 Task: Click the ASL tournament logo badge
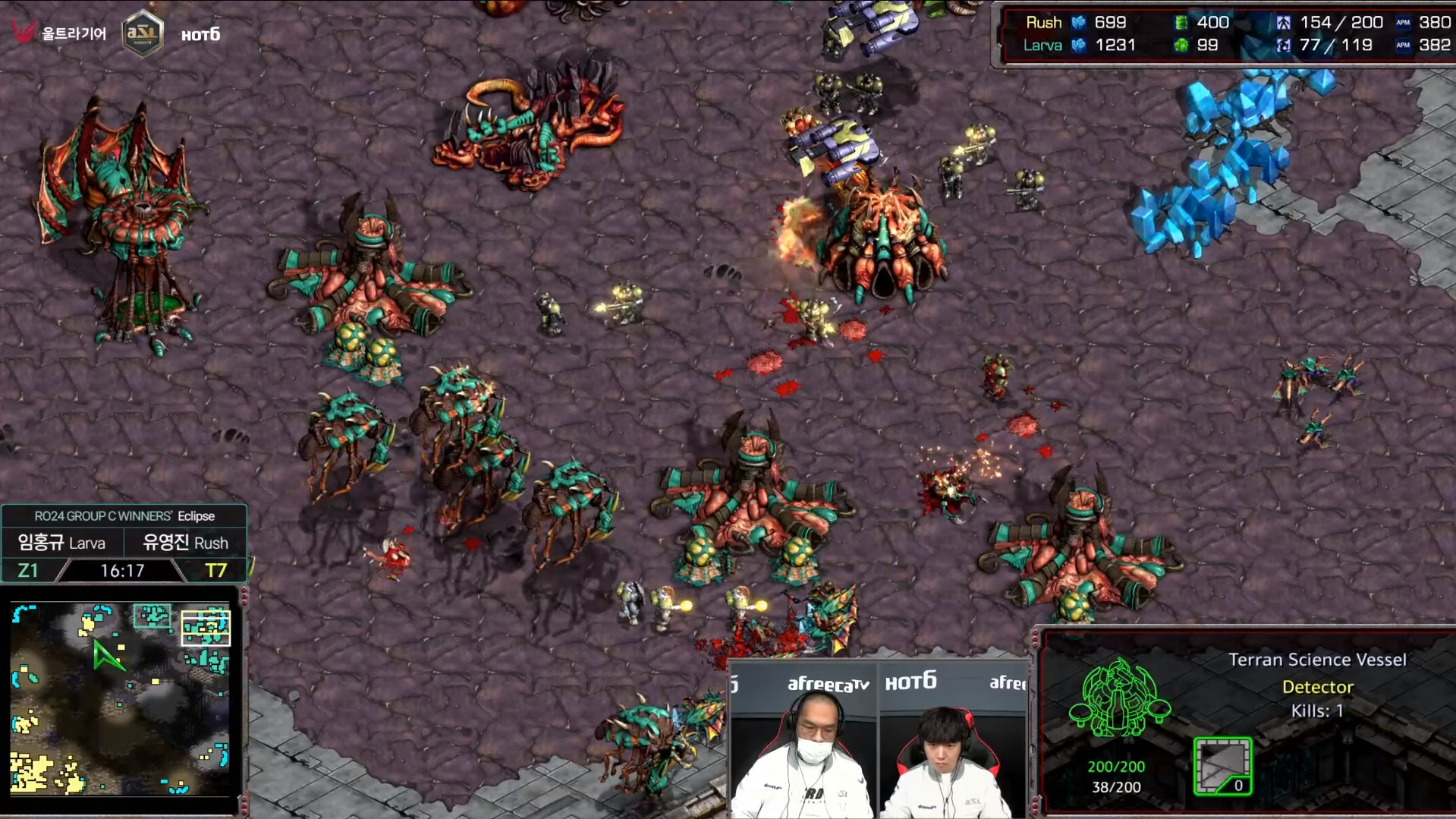pyautogui.click(x=142, y=33)
